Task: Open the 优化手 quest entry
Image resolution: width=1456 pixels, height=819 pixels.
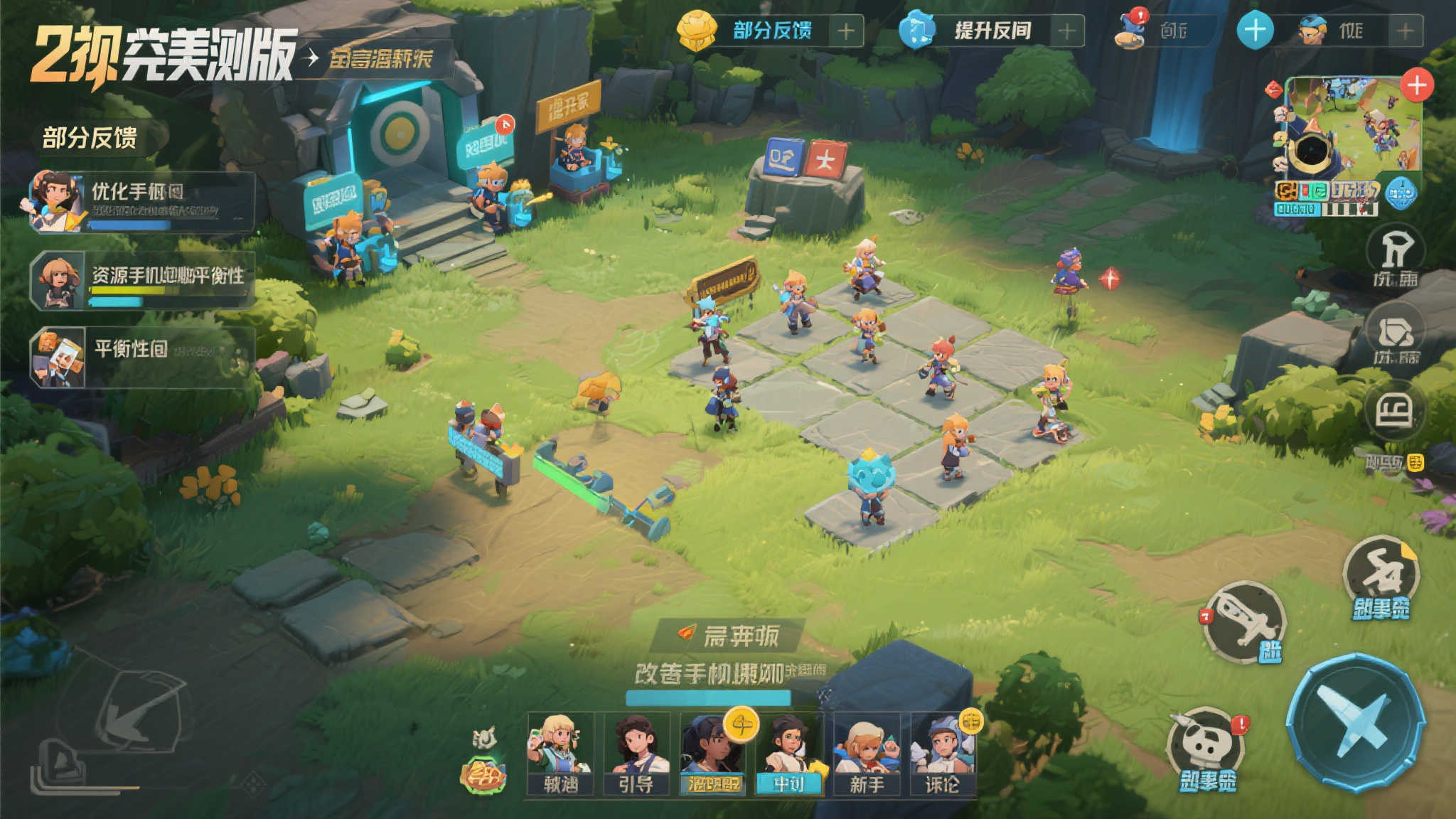Action: pyautogui.click(x=142, y=201)
